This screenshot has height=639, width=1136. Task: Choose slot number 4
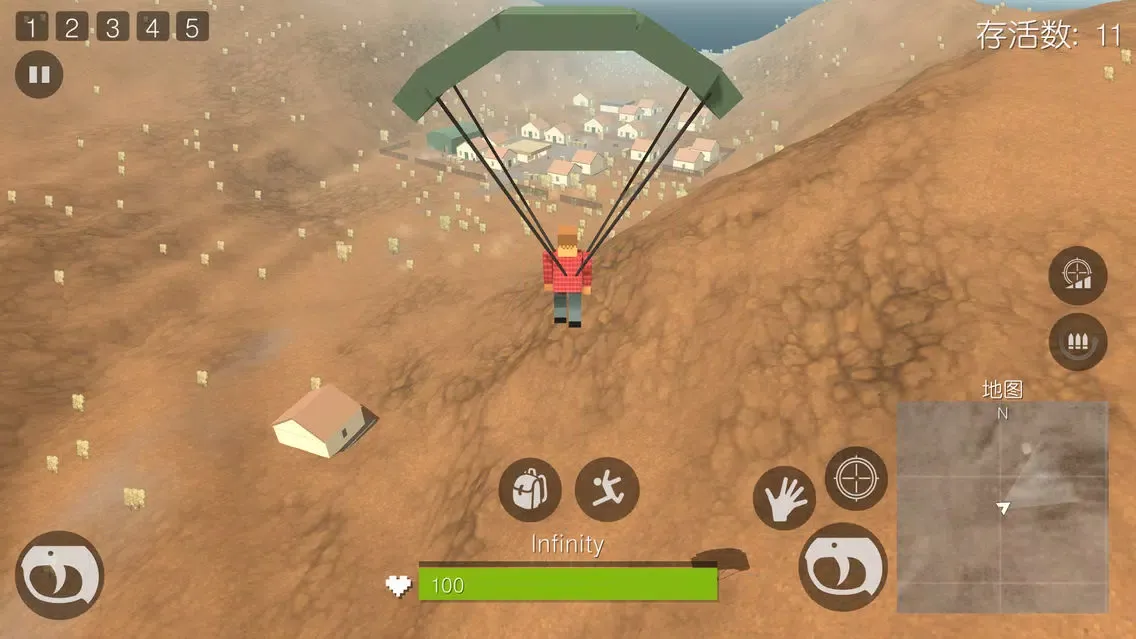tap(152, 27)
